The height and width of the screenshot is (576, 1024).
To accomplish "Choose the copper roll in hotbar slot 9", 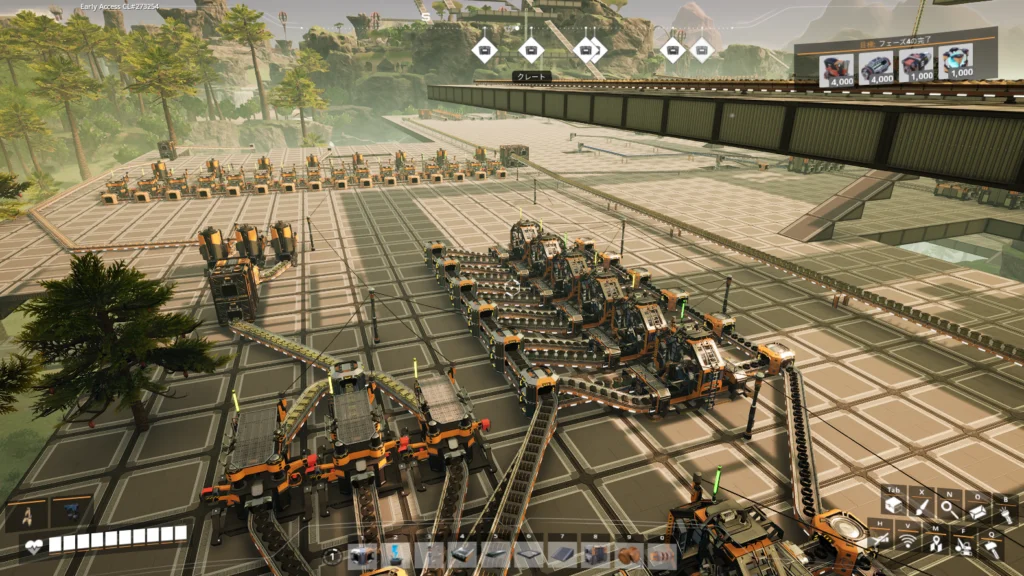I will pos(630,555).
